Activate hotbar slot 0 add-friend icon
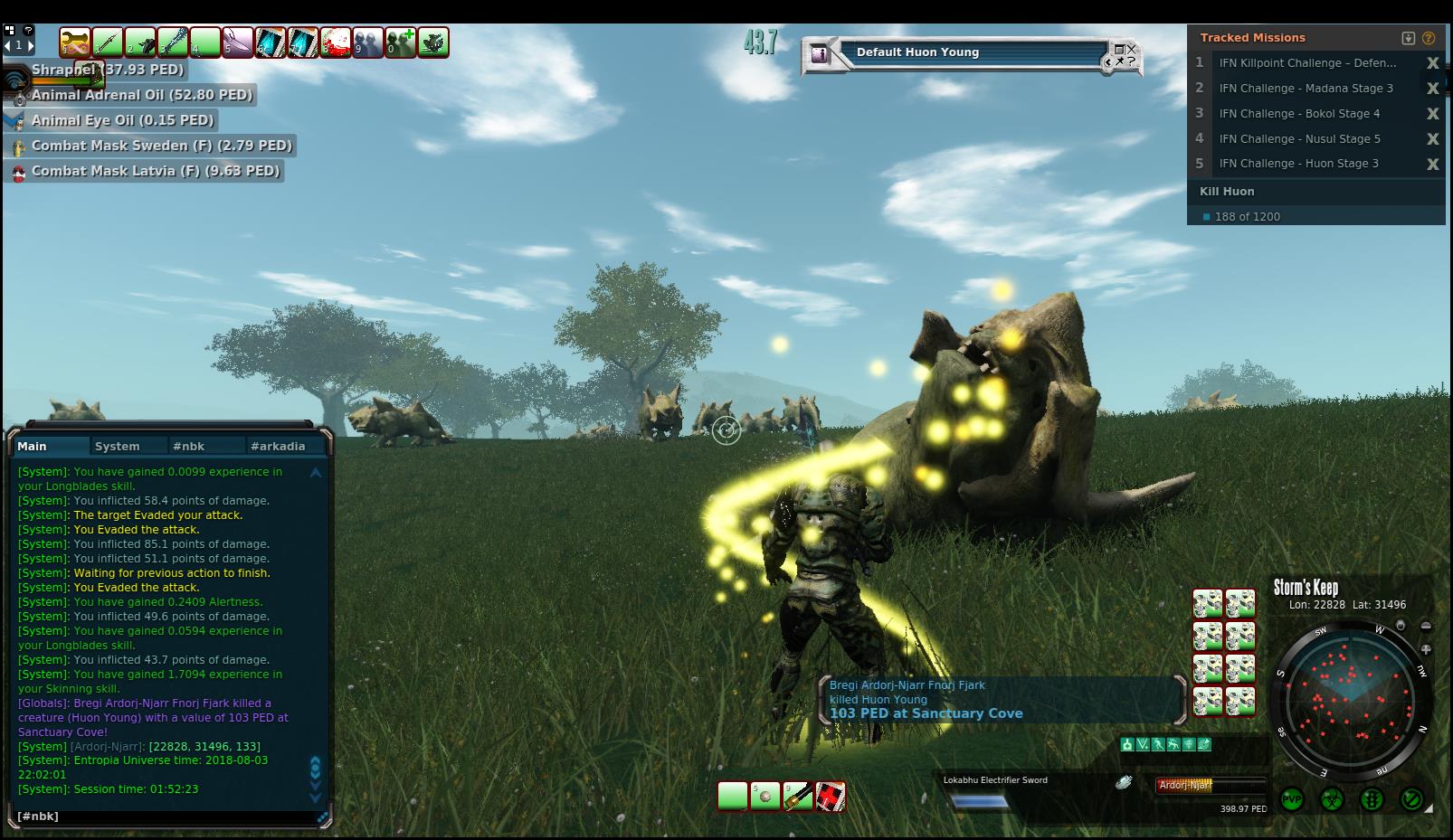The image size is (1453, 840). (x=400, y=42)
